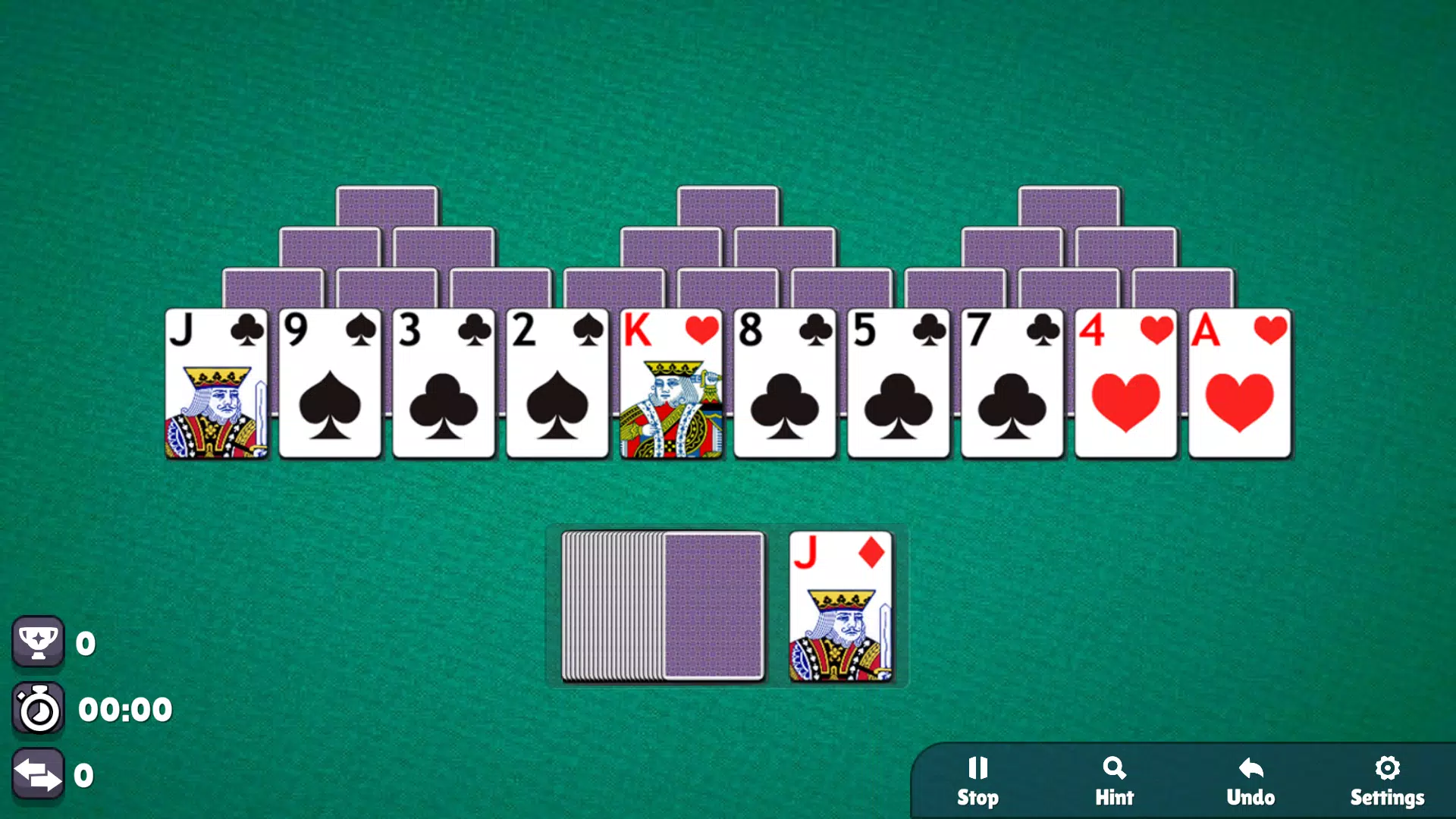Click the Jack of Clubs card
The width and height of the screenshot is (1456, 819).
tap(216, 383)
